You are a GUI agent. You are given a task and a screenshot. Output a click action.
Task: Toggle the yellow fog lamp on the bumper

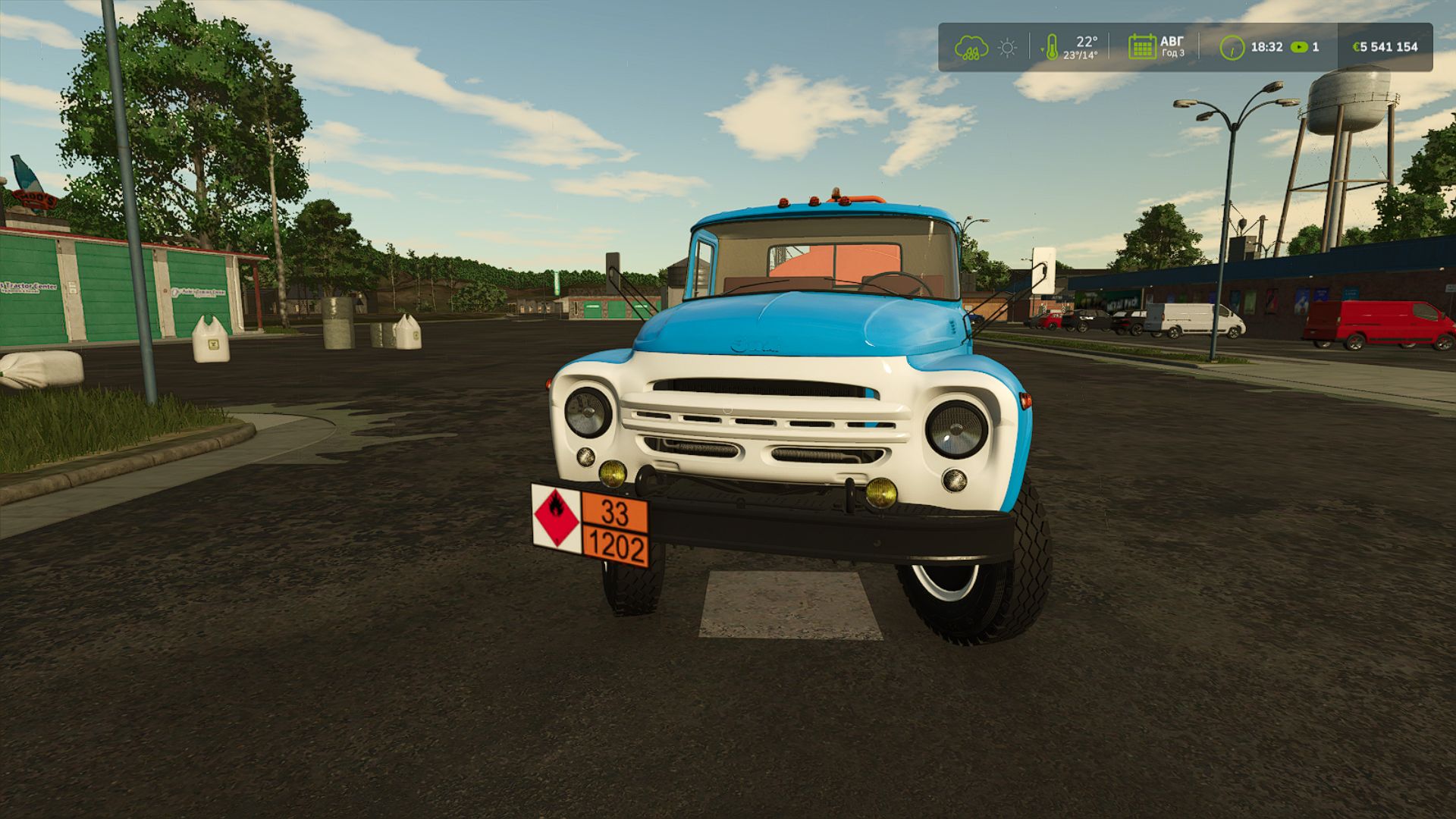tap(611, 475)
